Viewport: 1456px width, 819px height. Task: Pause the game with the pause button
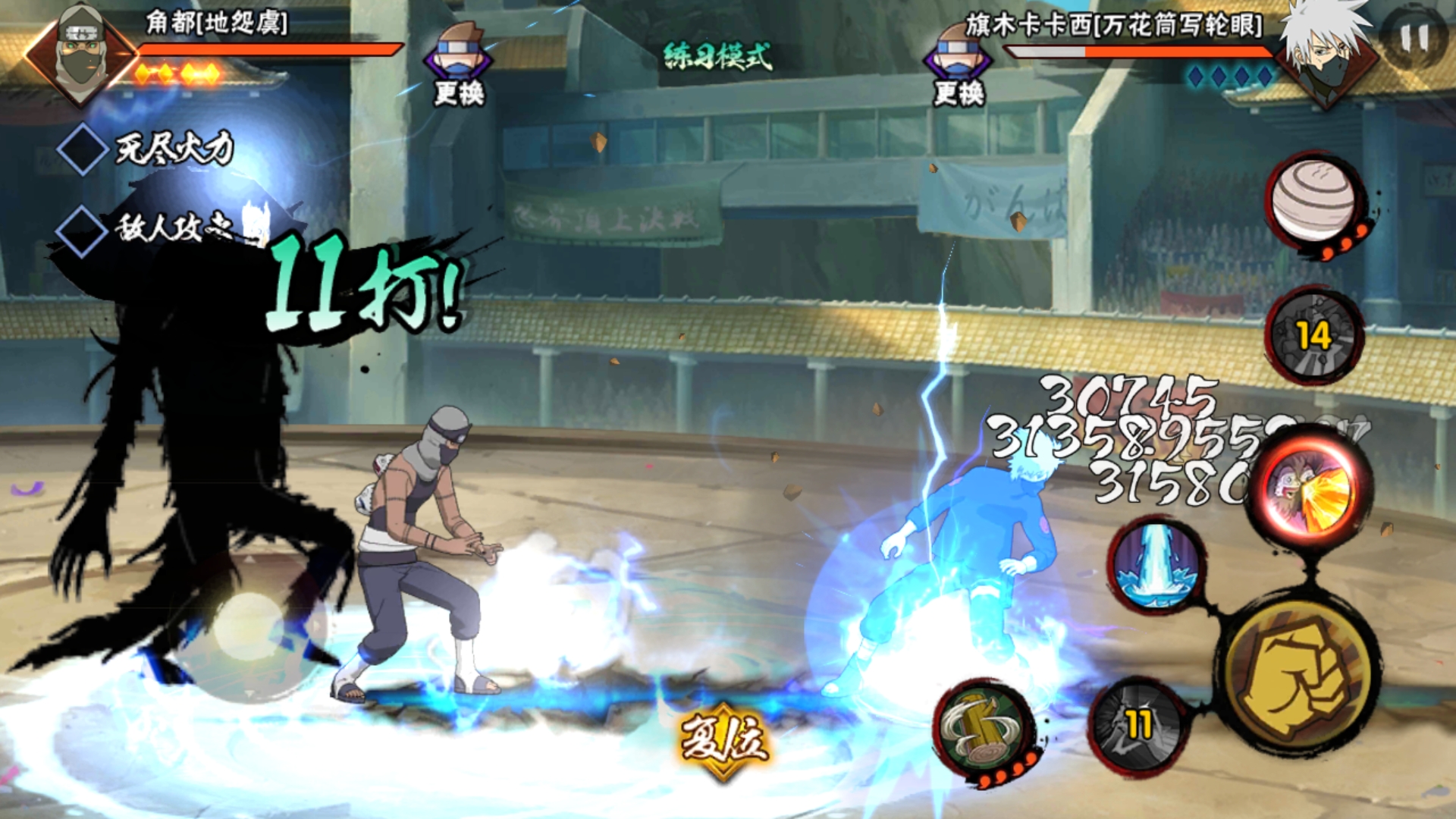click(1414, 38)
